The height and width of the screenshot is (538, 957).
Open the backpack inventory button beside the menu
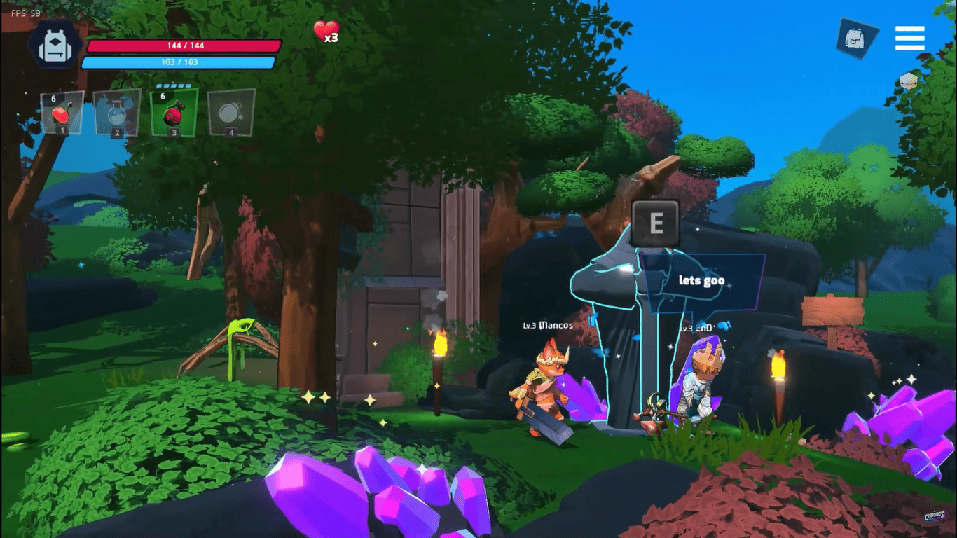(857, 38)
